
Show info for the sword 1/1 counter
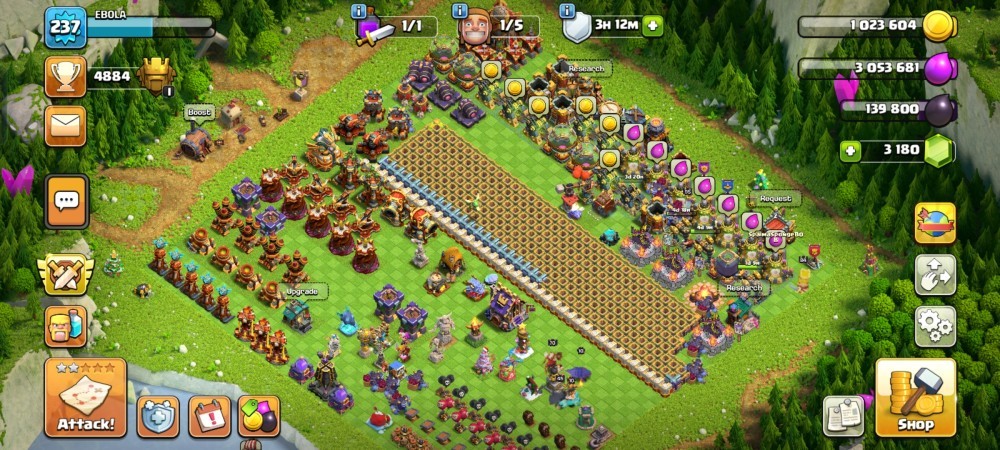[359, 11]
